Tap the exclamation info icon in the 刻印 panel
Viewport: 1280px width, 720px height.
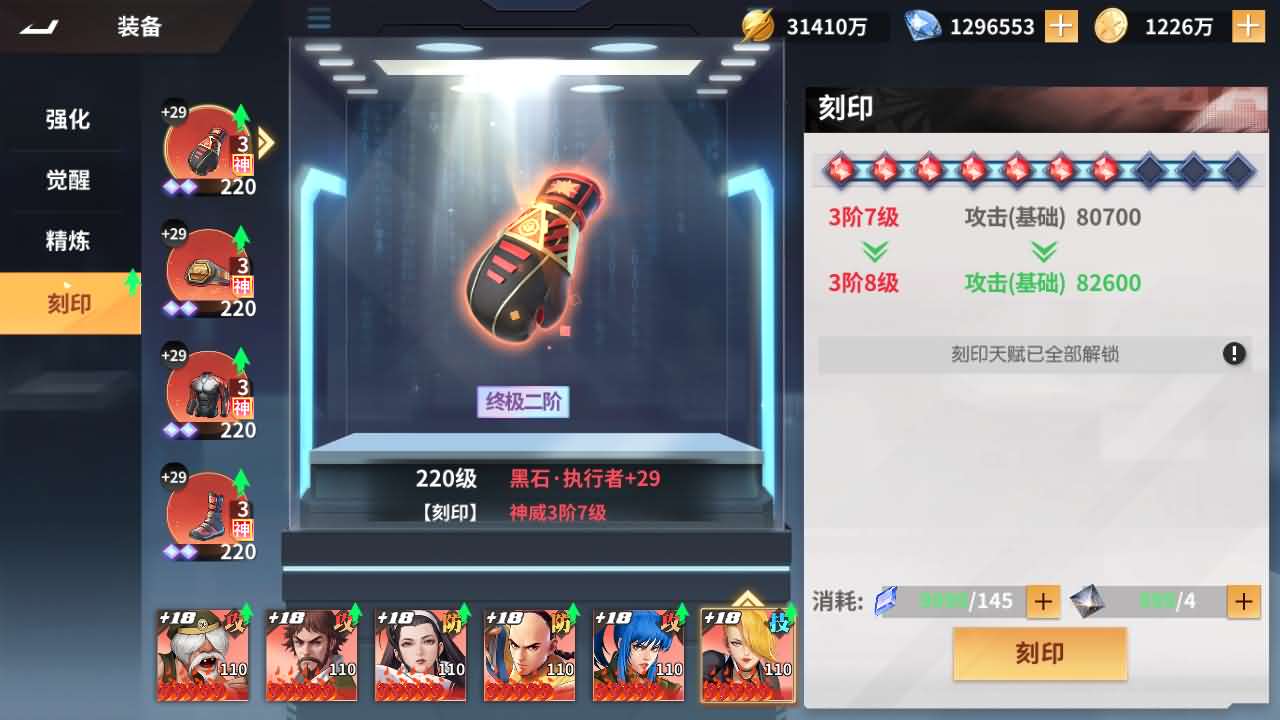[1234, 354]
